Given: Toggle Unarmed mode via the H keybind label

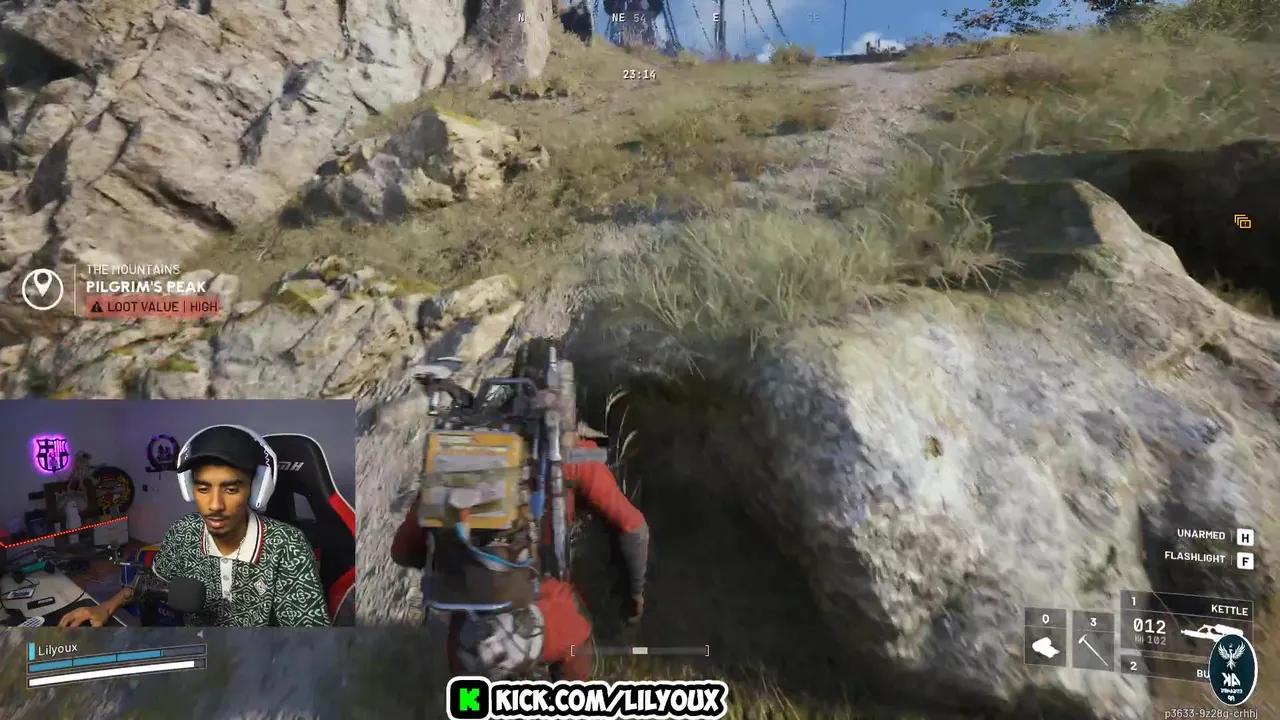Looking at the screenshot, I should [x=1245, y=537].
